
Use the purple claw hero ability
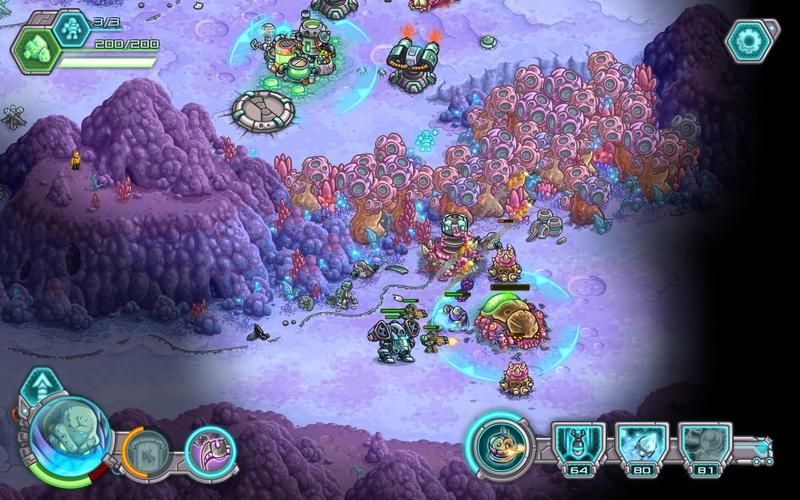210,449
